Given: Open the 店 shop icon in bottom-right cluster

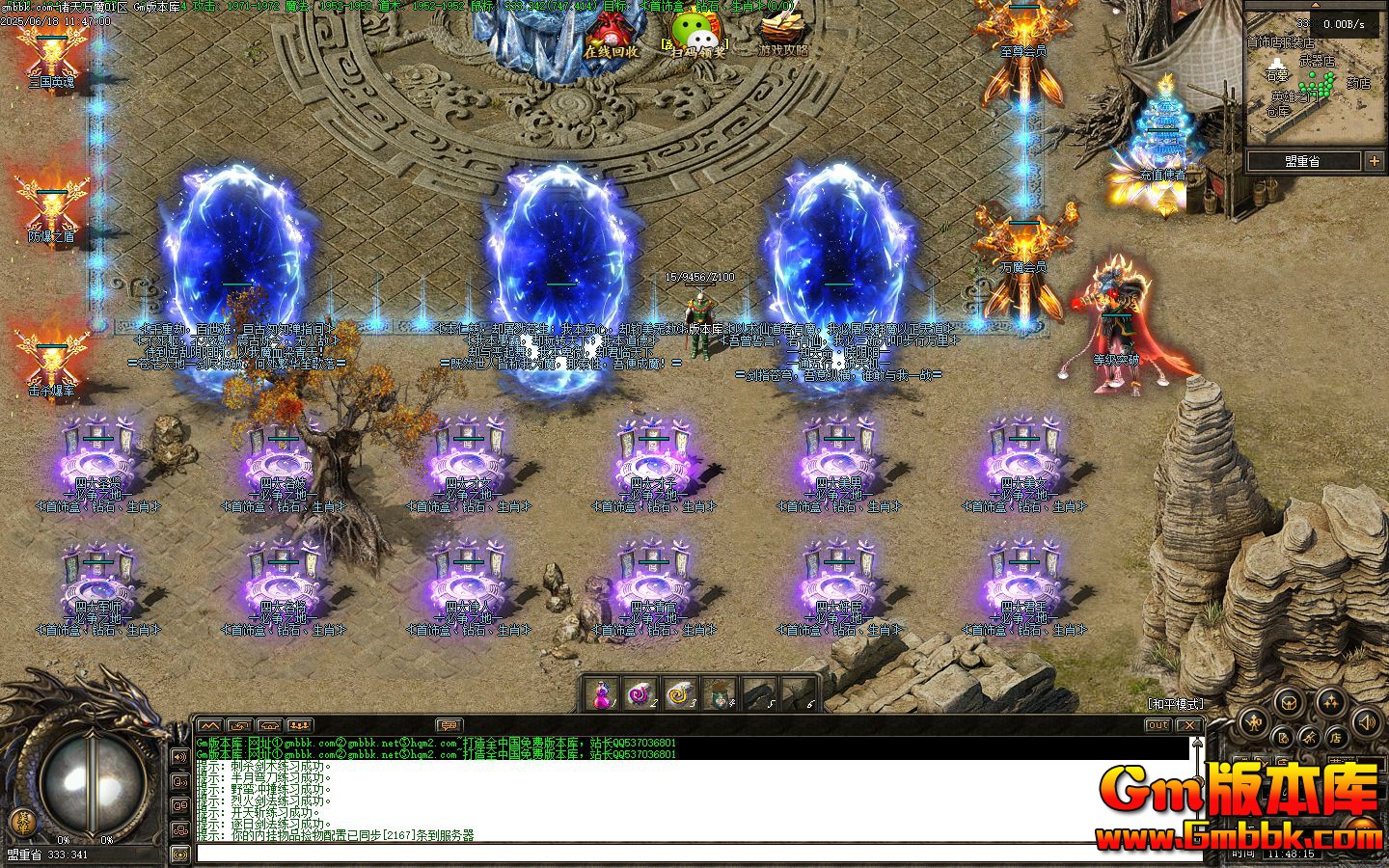Looking at the screenshot, I should (x=1338, y=737).
